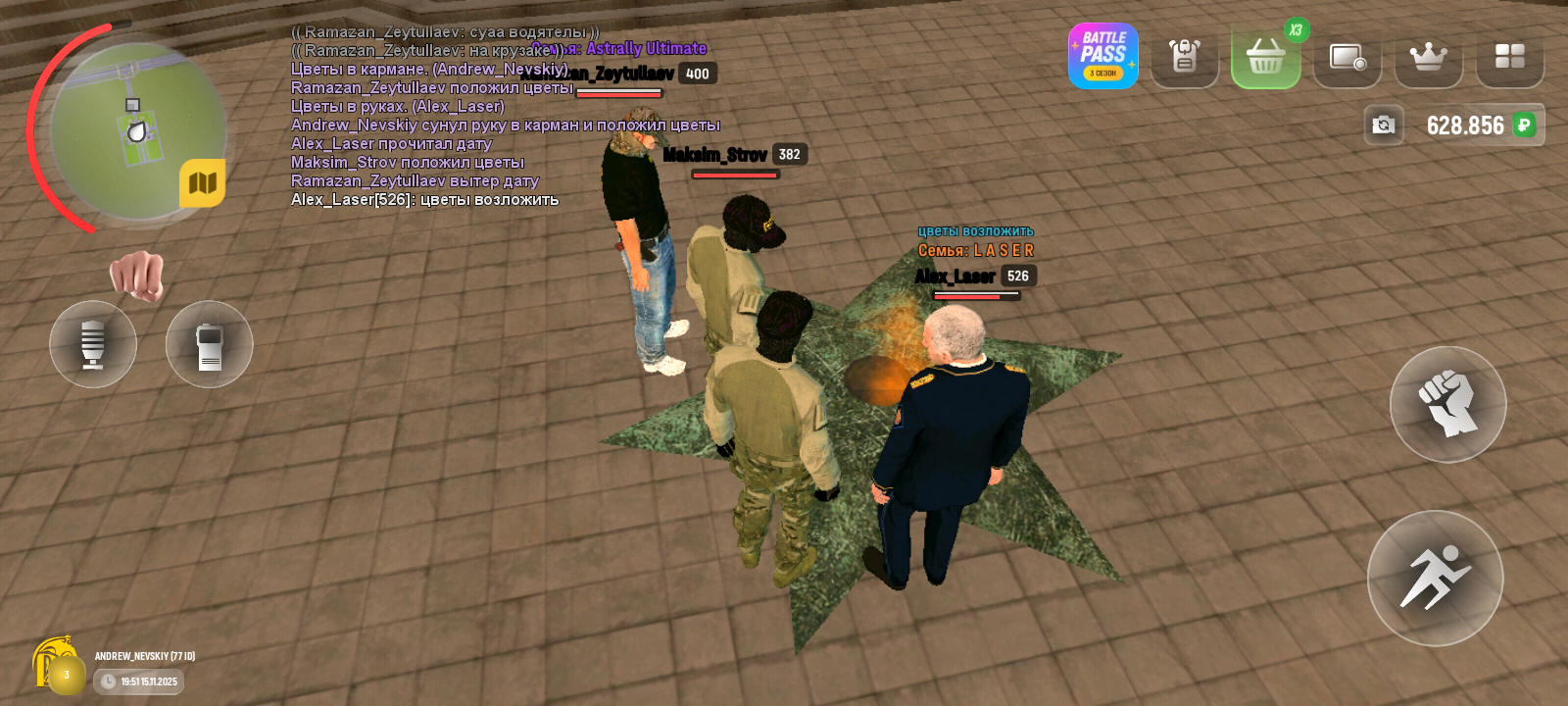Open the backpack inventory
The image size is (1568, 706).
click(1184, 57)
